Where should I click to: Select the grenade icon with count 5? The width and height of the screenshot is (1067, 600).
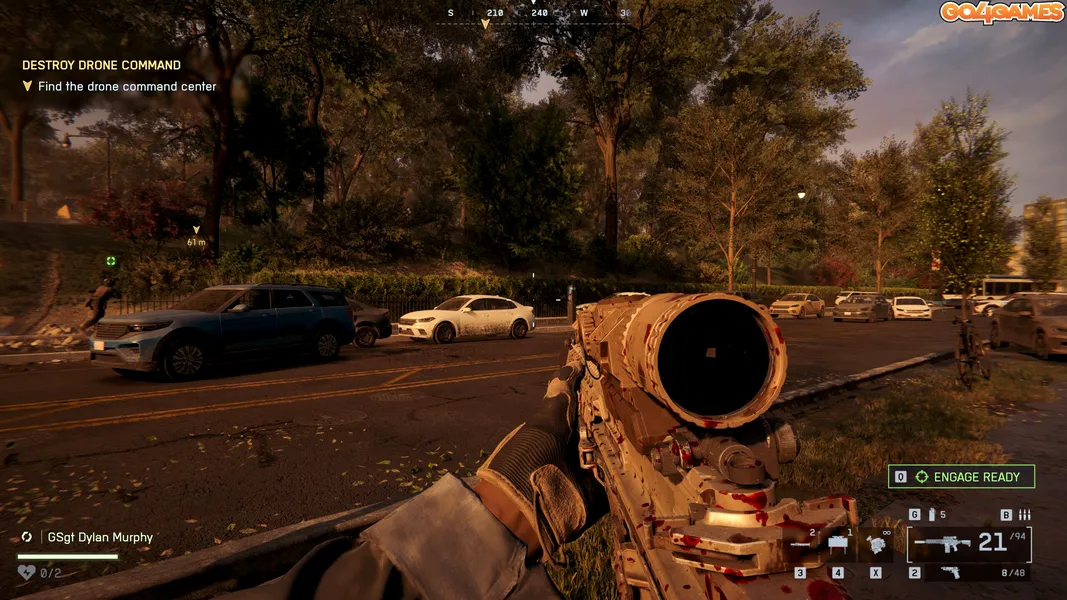(x=932, y=515)
